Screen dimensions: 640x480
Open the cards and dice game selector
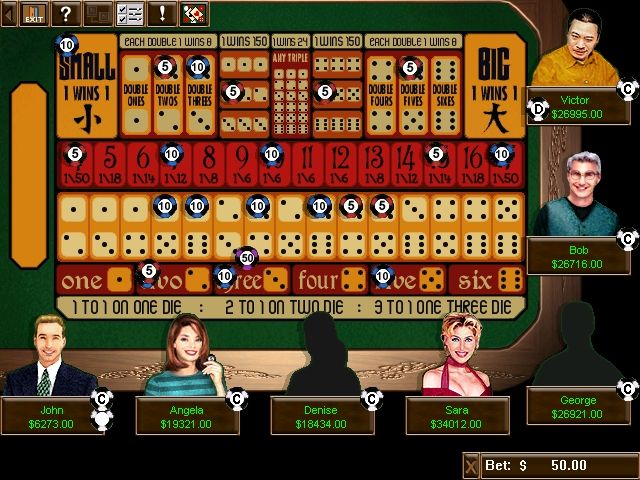[x=193, y=13]
